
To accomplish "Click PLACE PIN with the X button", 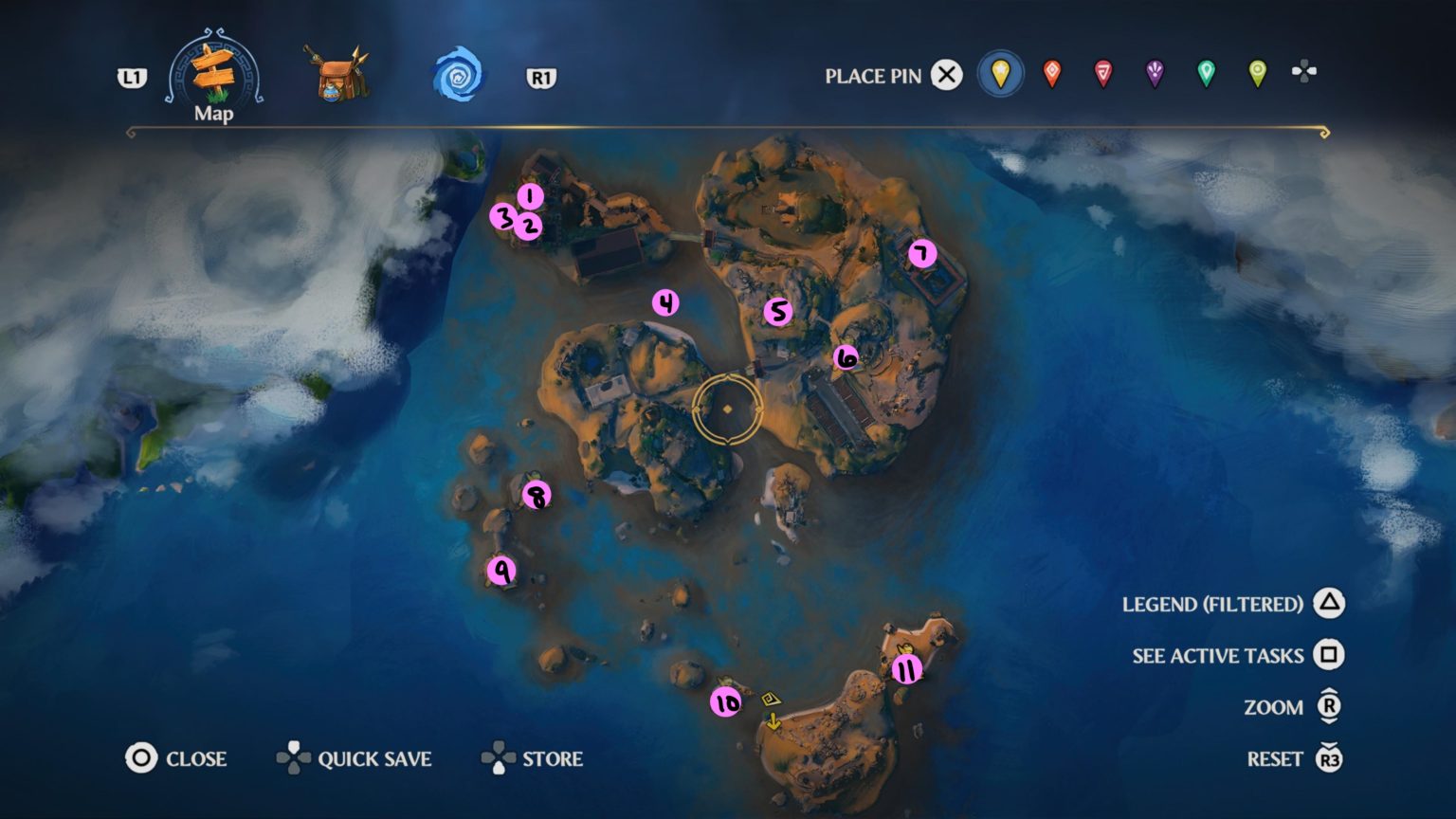I will click(945, 76).
